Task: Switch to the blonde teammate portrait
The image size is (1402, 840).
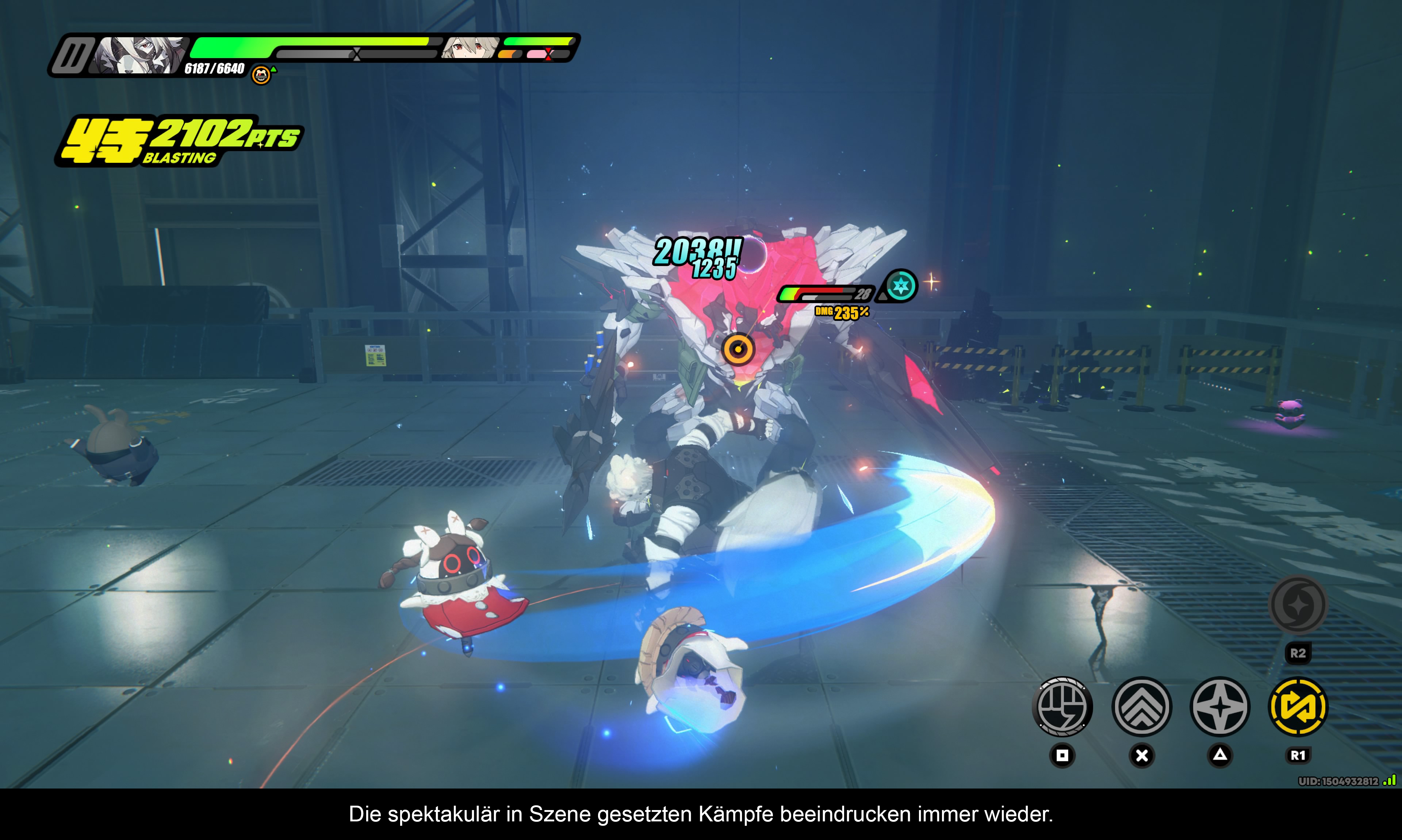Action: [x=470, y=47]
